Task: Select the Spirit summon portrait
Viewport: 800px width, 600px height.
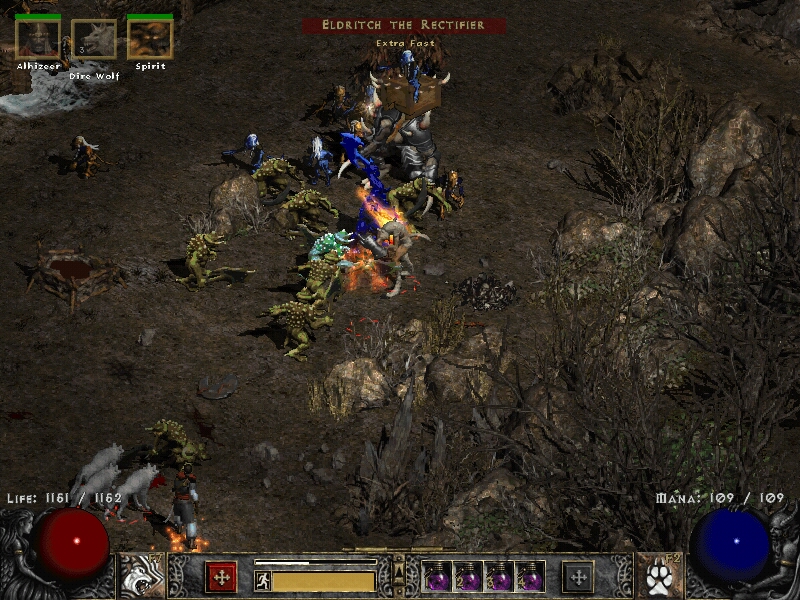Action: point(150,40)
